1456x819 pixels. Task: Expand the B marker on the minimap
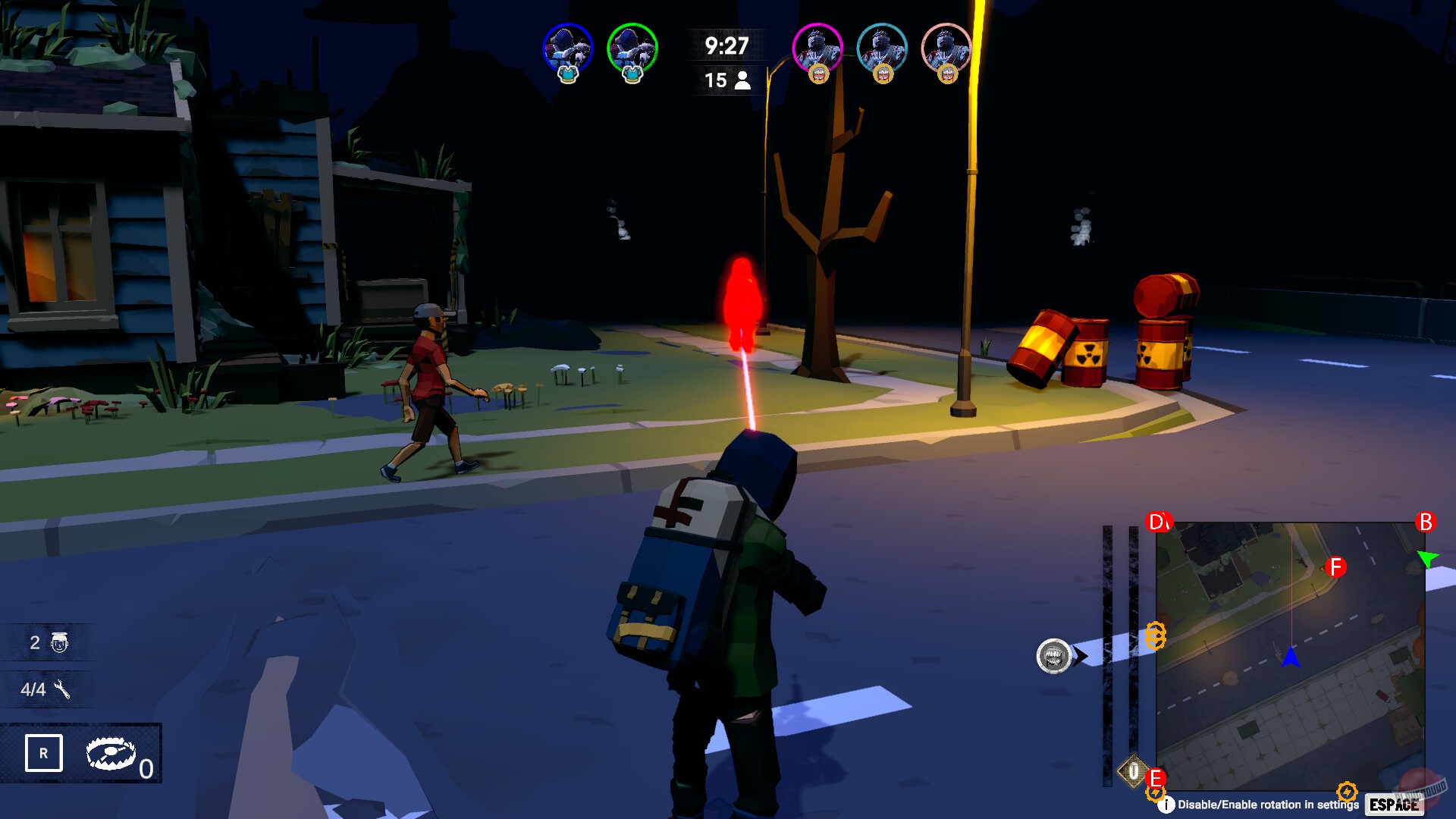pyautogui.click(x=1426, y=521)
